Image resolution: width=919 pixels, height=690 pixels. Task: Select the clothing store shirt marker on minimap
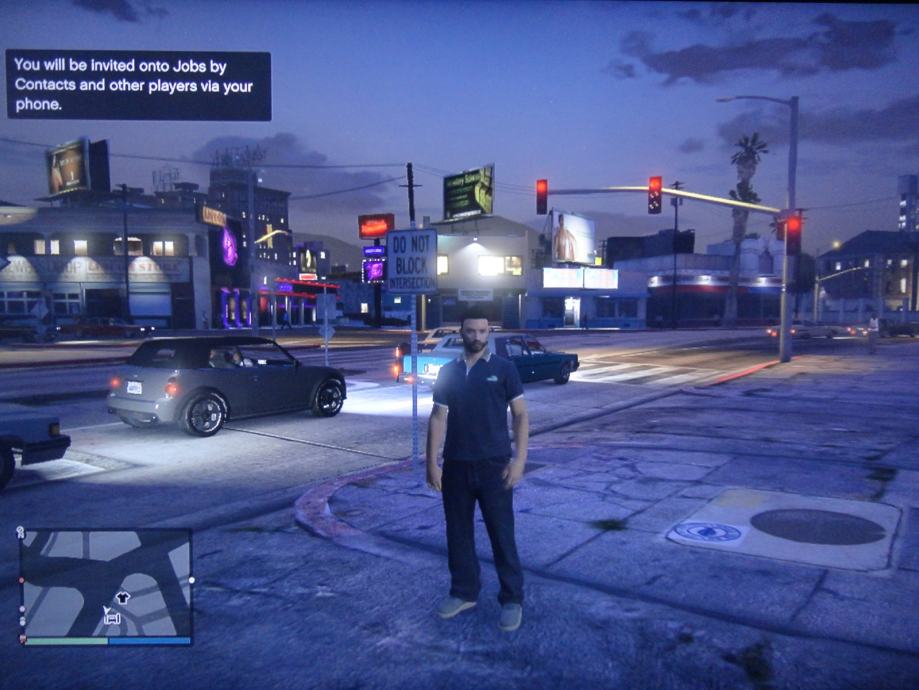point(123,598)
